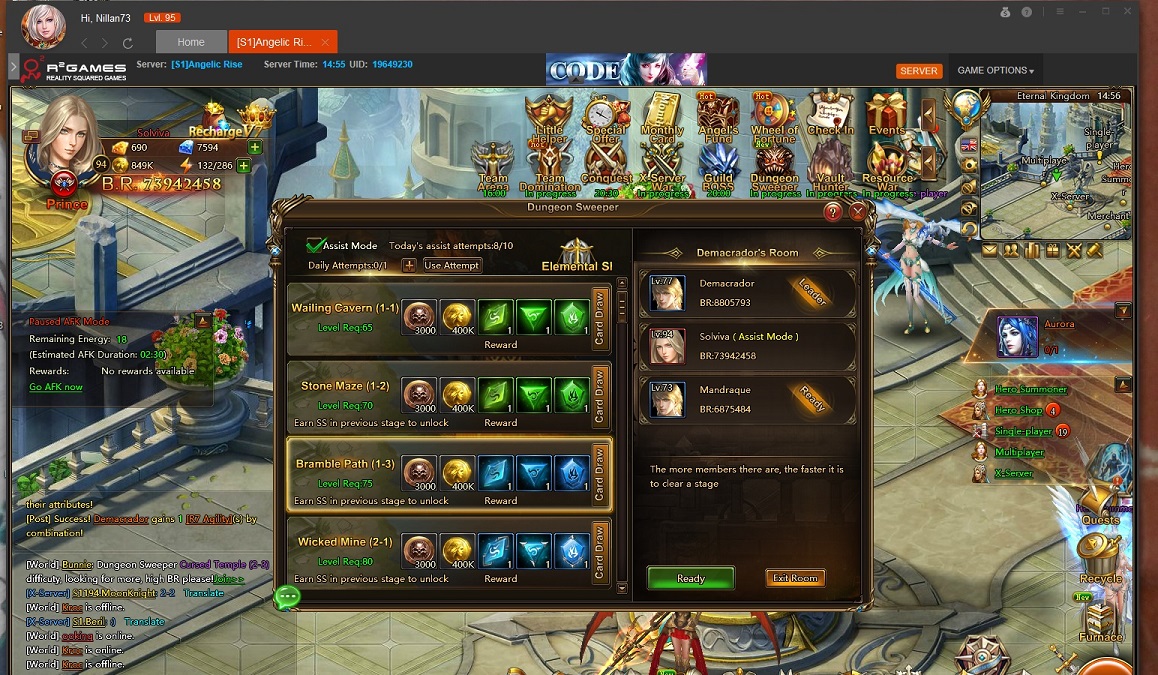1158x675 pixels.
Task: Switch to the Home tab
Action: point(190,42)
